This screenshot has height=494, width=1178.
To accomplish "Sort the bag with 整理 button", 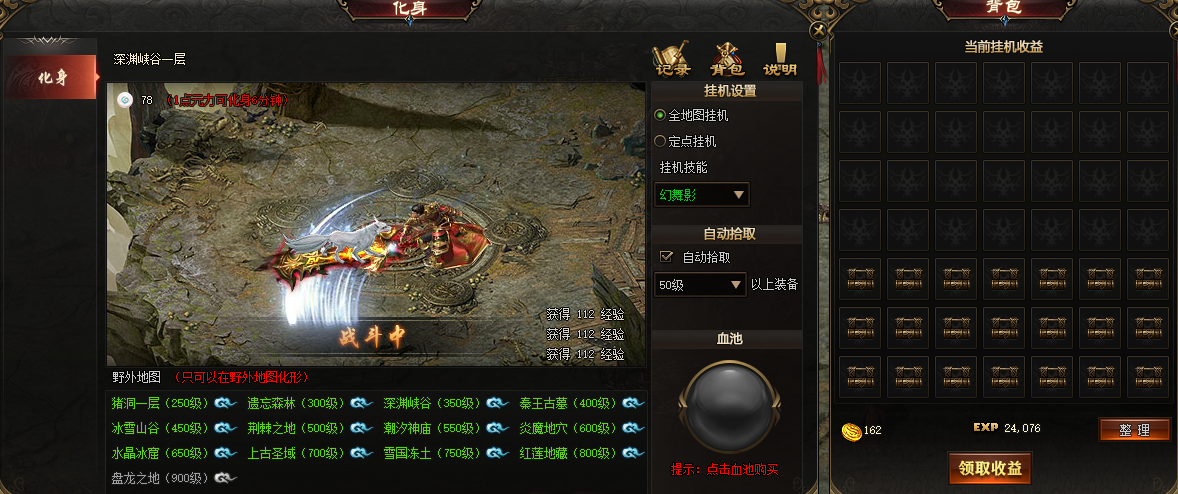I will [x=1134, y=430].
